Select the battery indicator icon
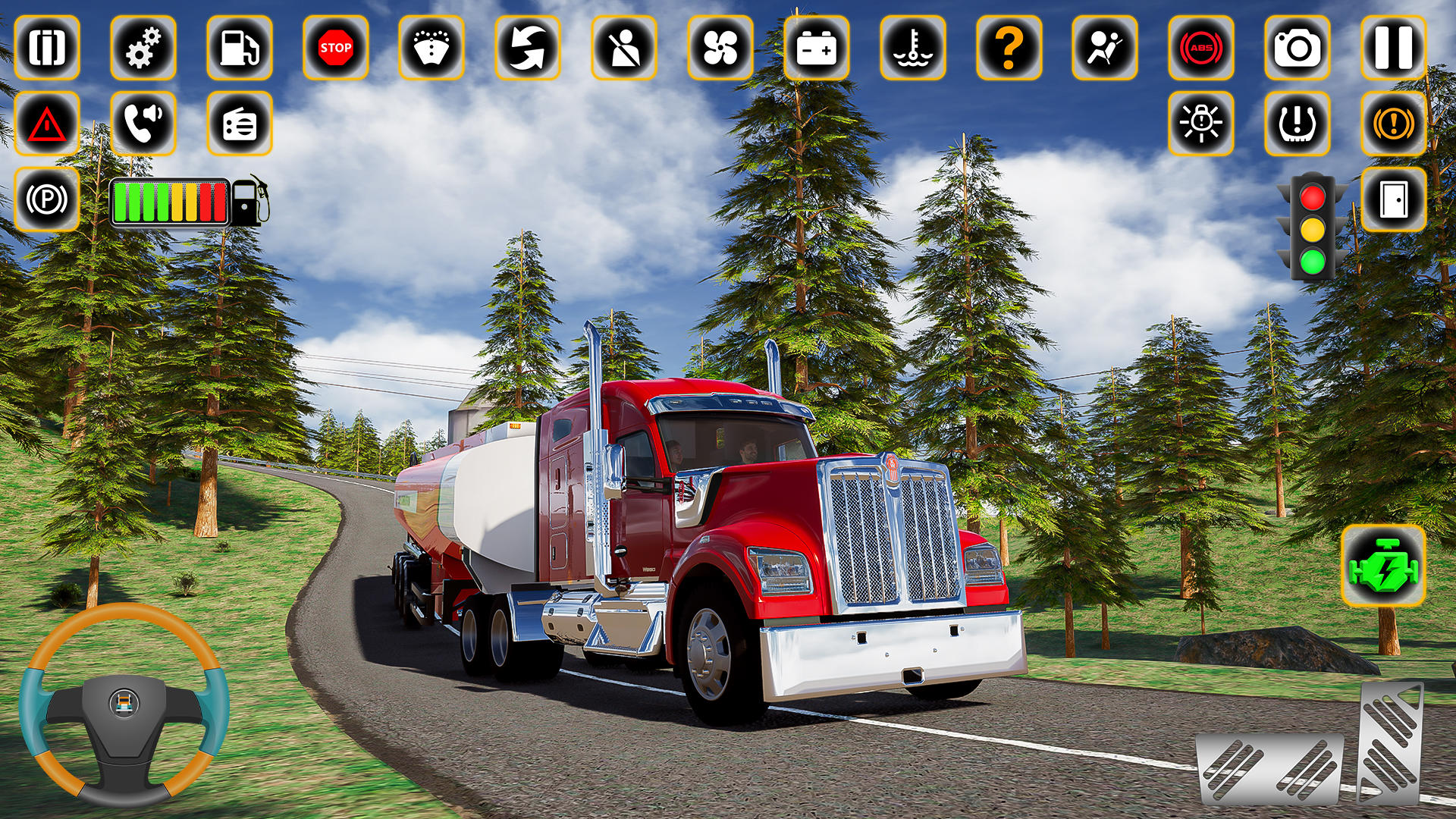Screen dimensions: 1456x819 (817, 48)
